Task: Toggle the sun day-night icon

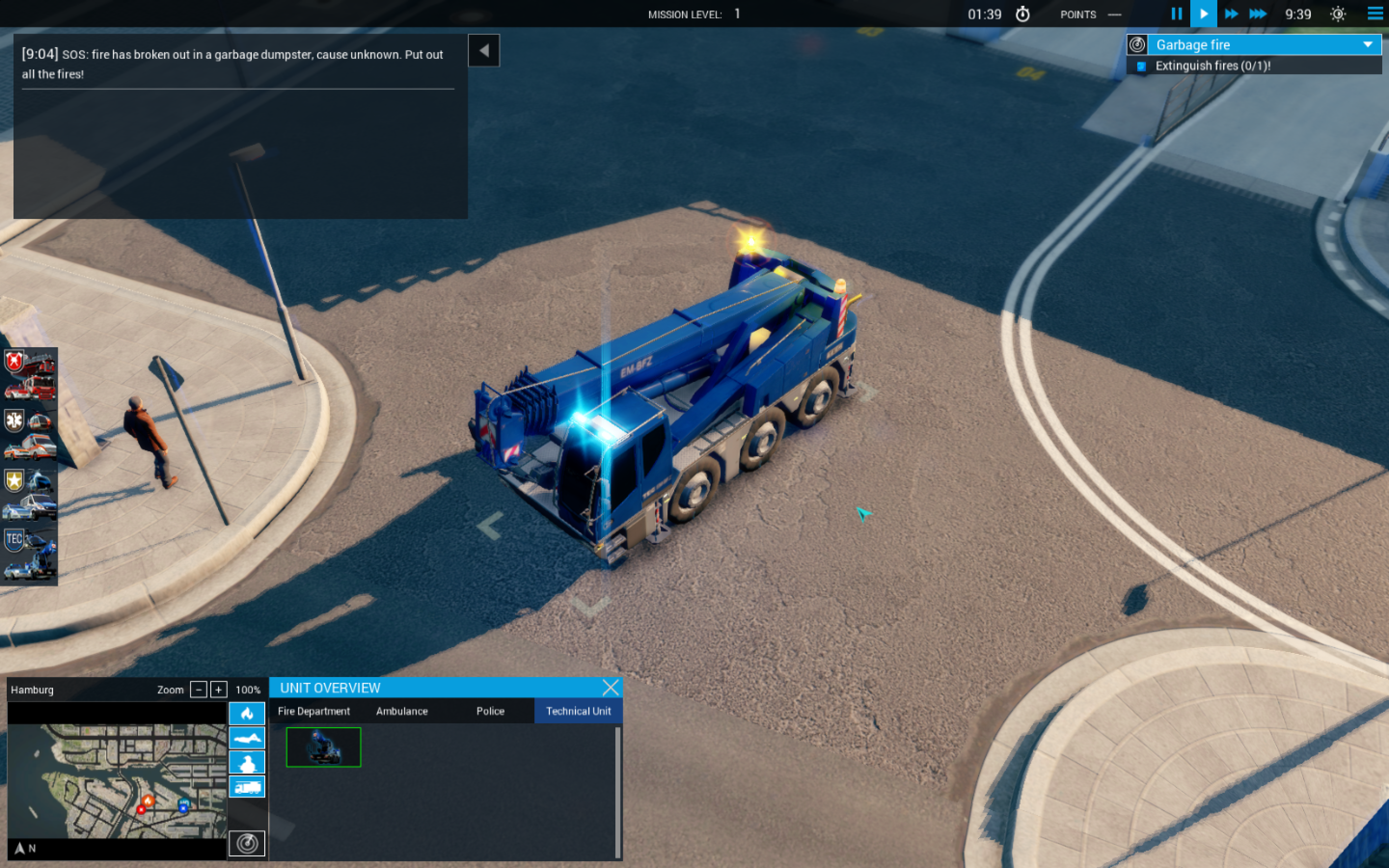Action: point(1338,14)
